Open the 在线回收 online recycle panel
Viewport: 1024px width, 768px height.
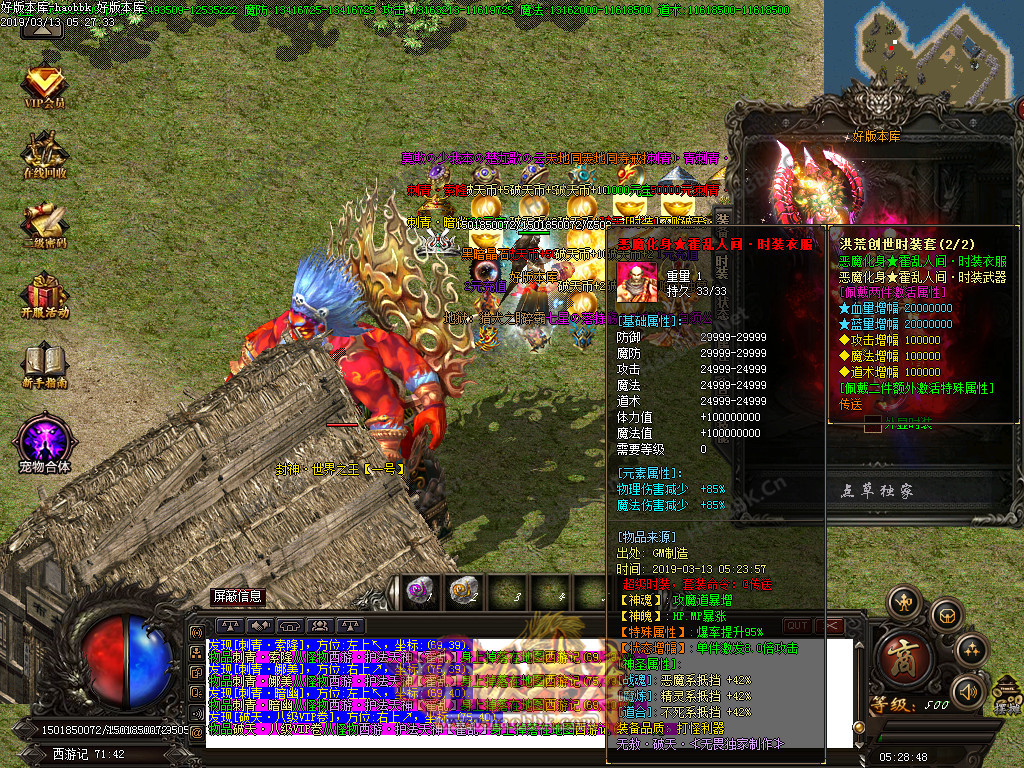click(x=44, y=156)
